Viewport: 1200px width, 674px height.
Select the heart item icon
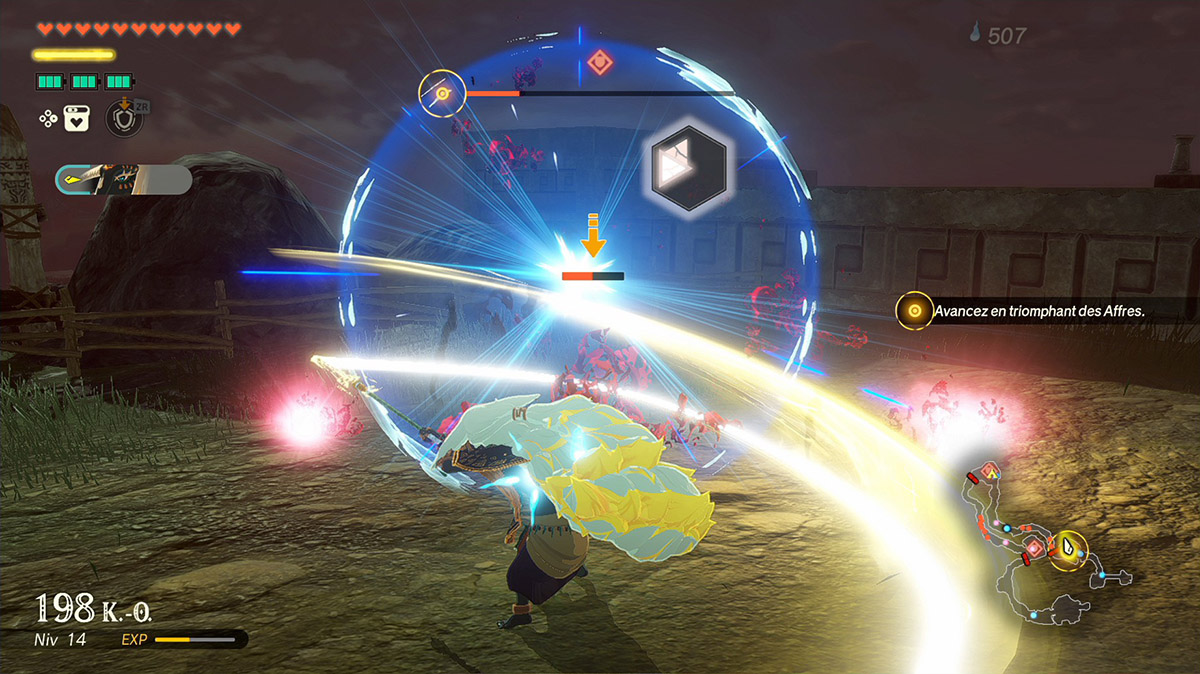77,119
